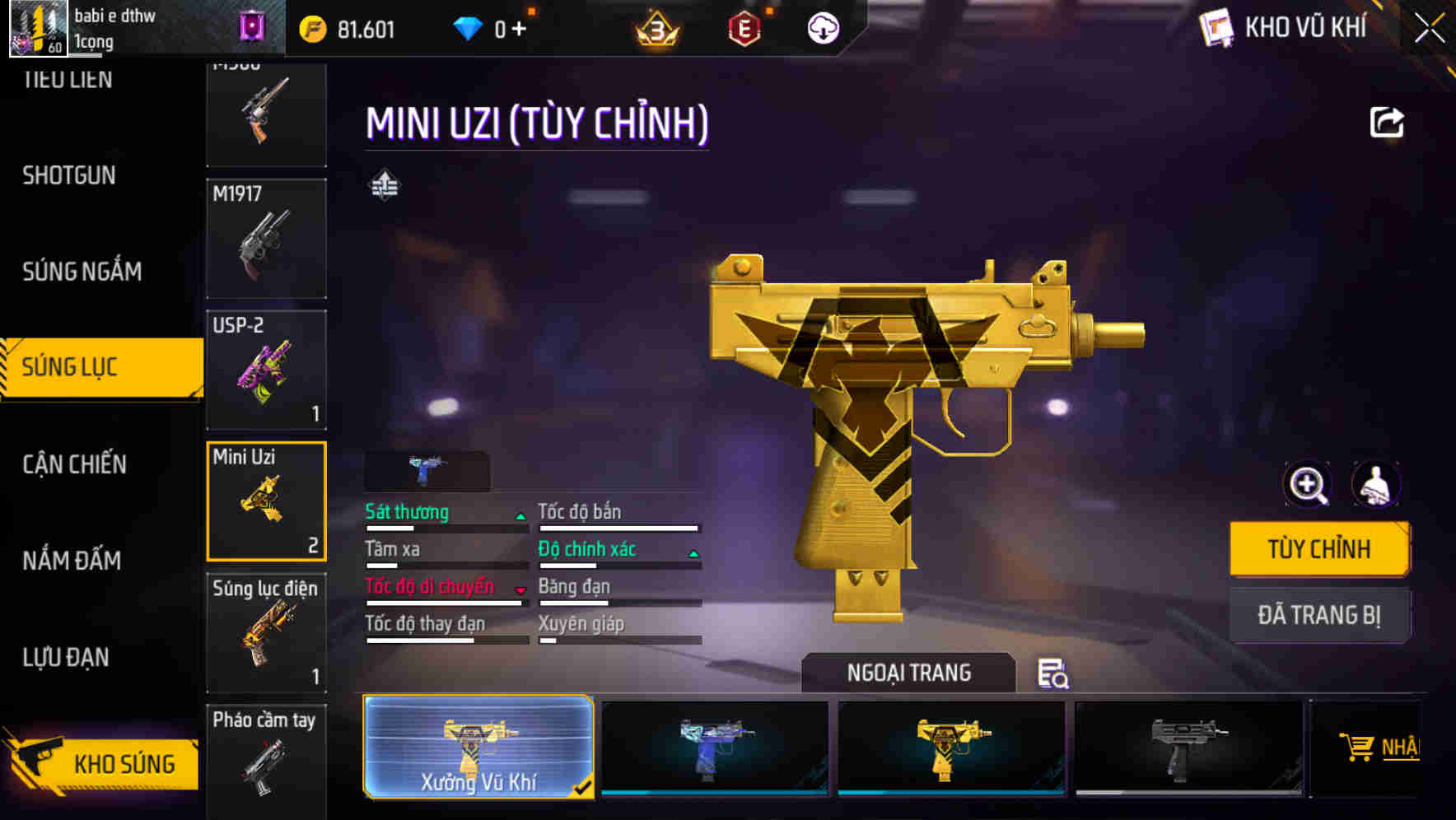Open the NẮM ĐẤM category
The width and height of the screenshot is (1456, 820).
pyautogui.click(x=72, y=561)
